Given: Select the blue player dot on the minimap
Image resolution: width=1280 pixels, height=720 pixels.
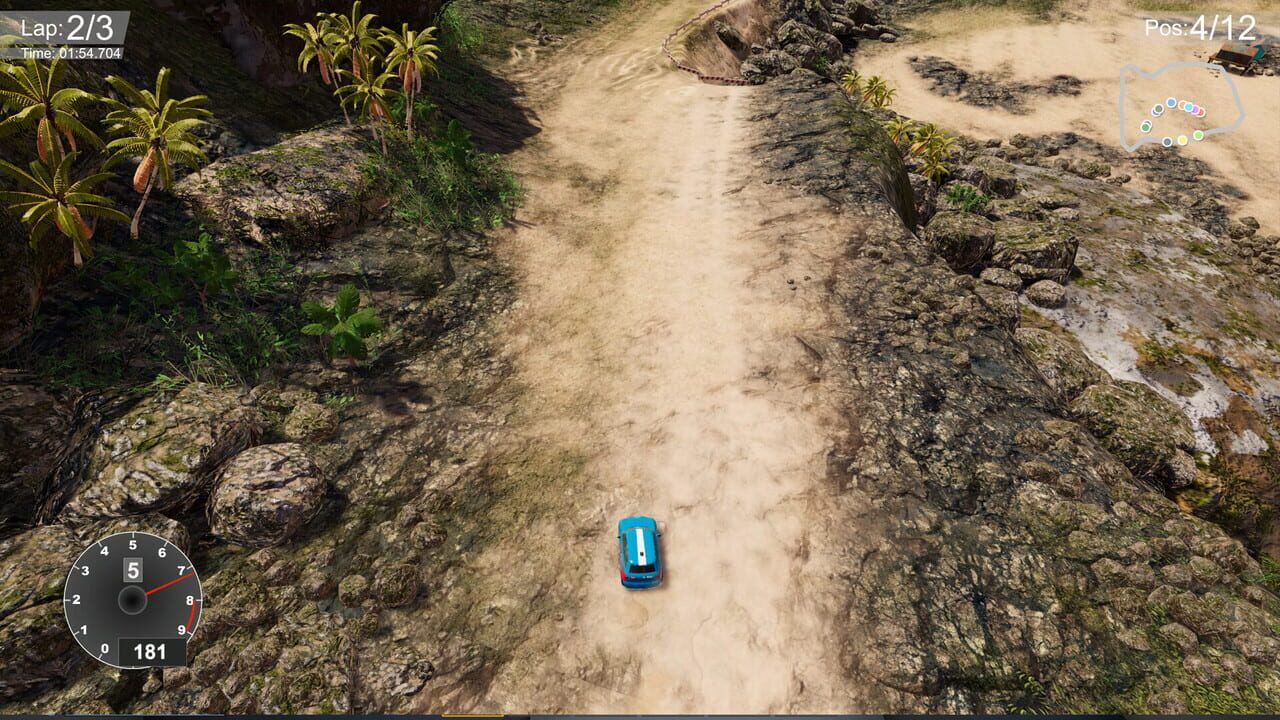Looking at the screenshot, I should click(x=1171, y=103).
